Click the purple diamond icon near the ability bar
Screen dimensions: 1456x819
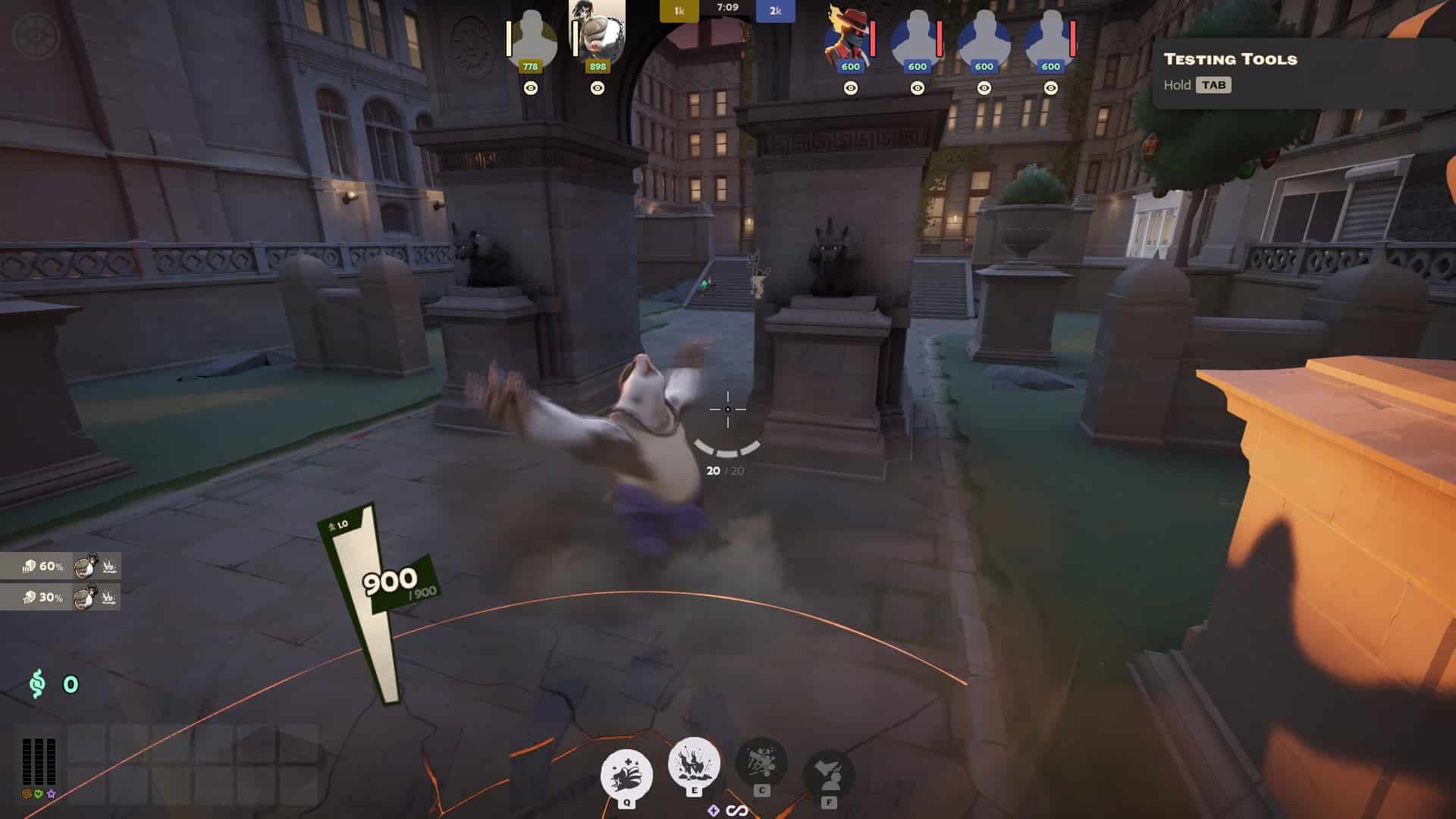714,811
